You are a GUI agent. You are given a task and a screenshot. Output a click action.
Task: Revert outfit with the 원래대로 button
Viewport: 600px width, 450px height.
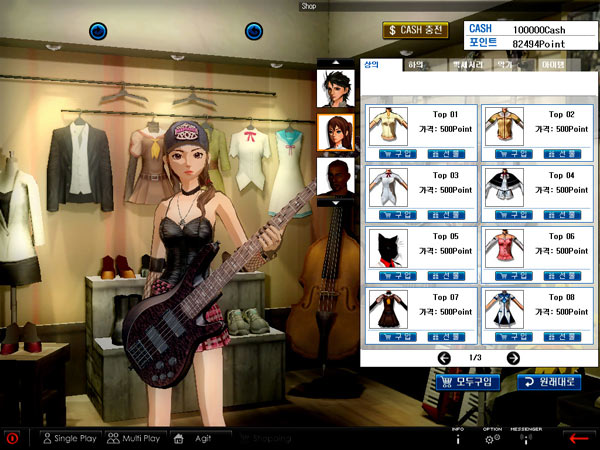coord(549,382)
